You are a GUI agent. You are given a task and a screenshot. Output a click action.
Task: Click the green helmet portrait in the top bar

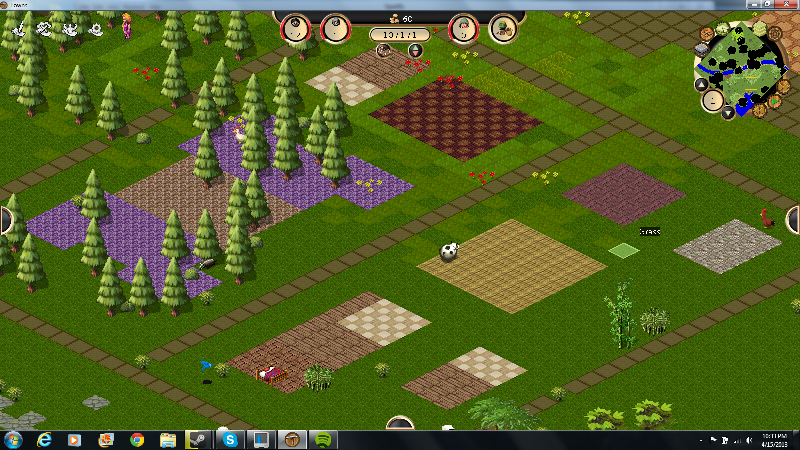pyautogui.click(x=464, y=29)
